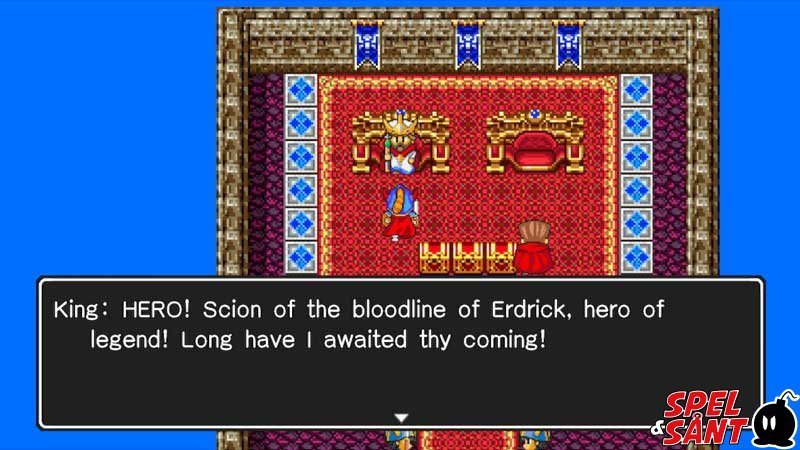Advance the dialogue with the white down arrow
The width and height of the screenshot is (800, 450).
[401, 416]
